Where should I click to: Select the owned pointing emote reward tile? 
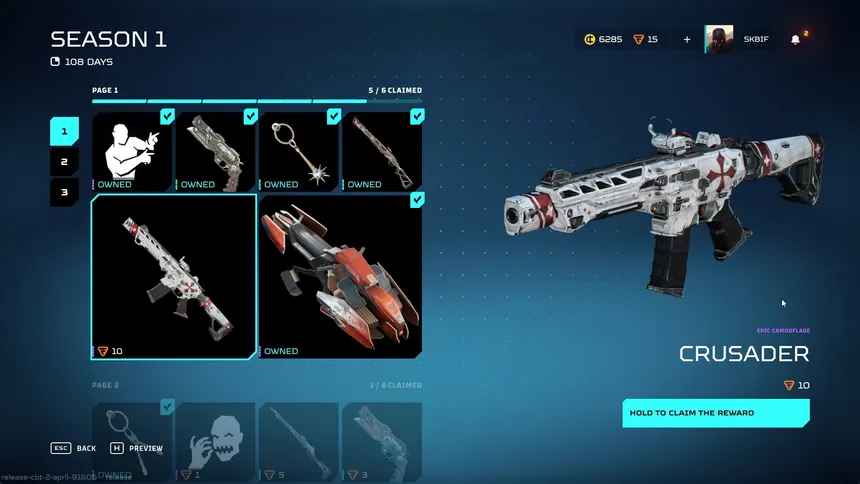(133, 151)
